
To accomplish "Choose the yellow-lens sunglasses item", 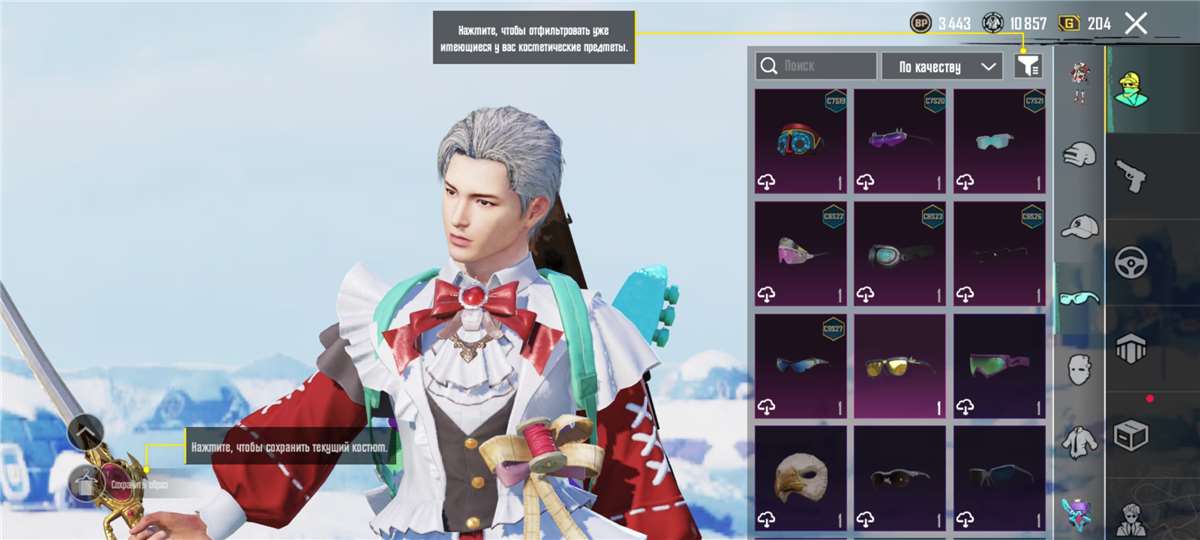I will pos(900,366).
